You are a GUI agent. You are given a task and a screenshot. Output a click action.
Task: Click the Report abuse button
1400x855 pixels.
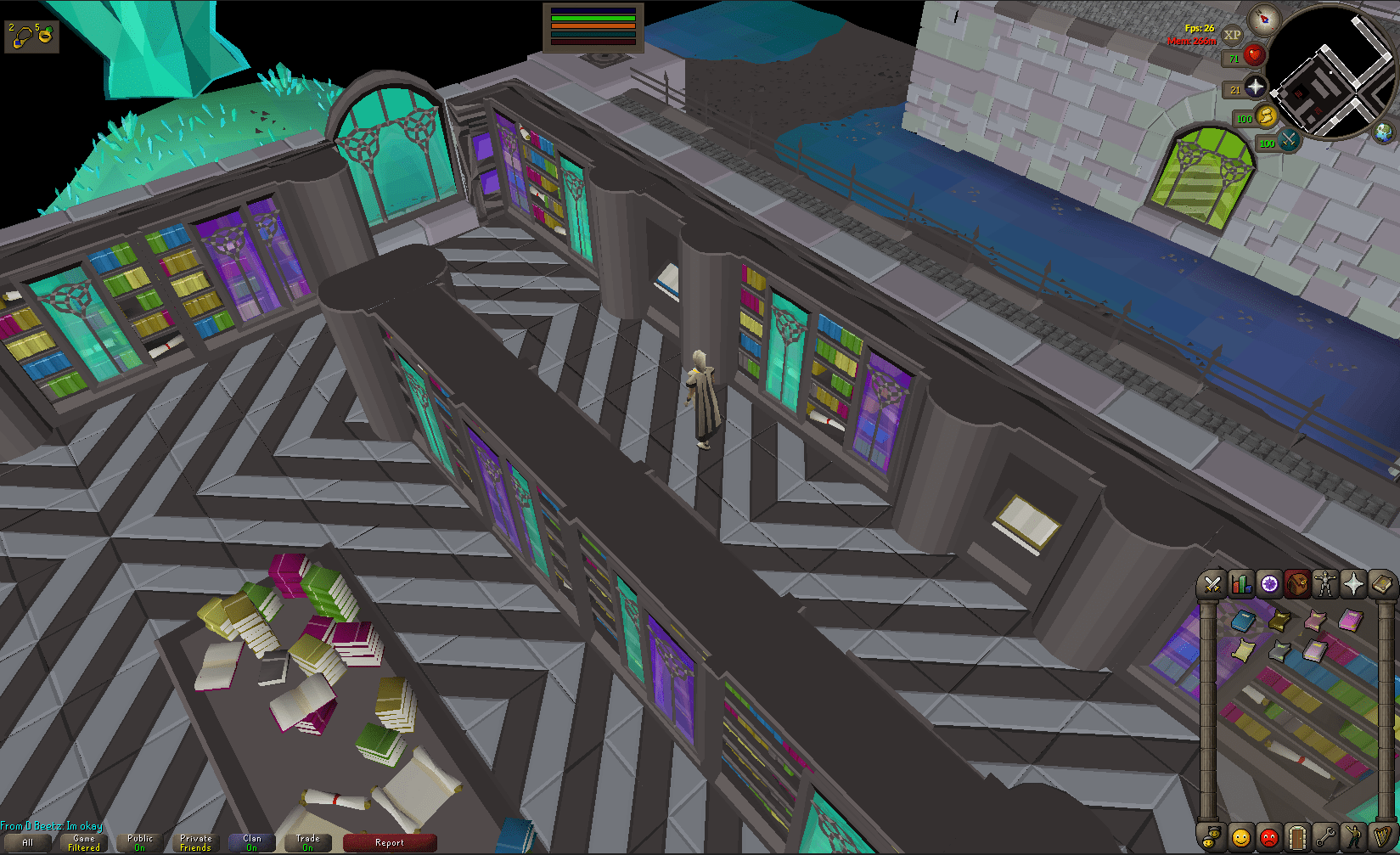coord(390,842)
